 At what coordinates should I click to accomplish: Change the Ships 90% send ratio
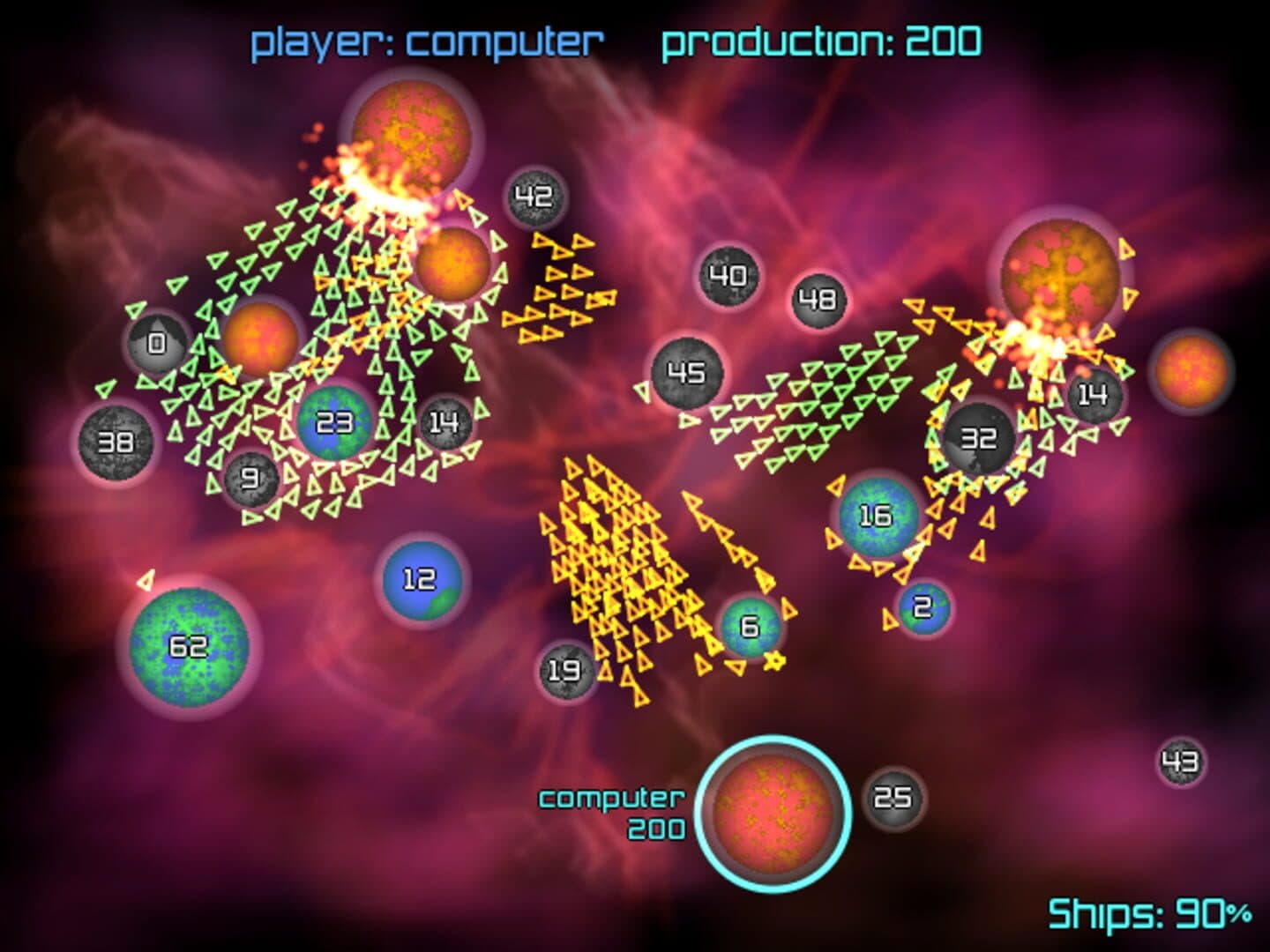click(1150, 914)
